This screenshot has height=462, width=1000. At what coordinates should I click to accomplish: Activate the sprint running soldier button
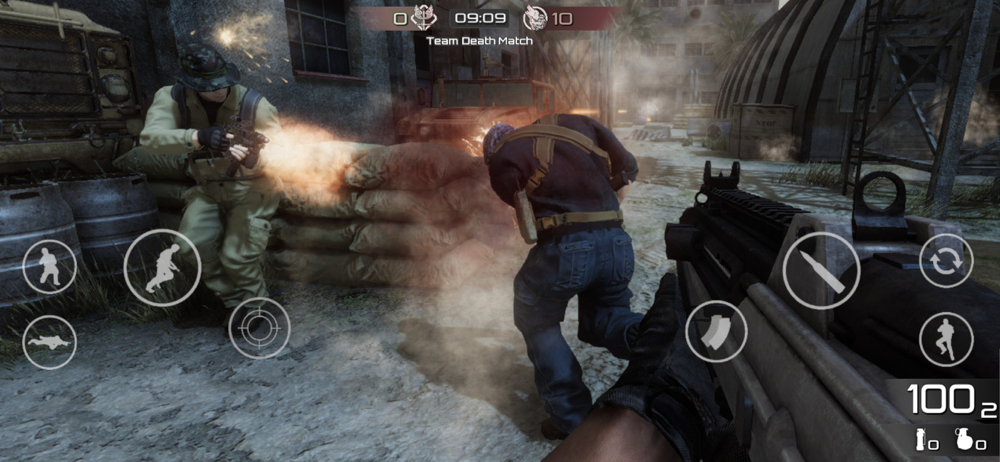click(162, 268)
